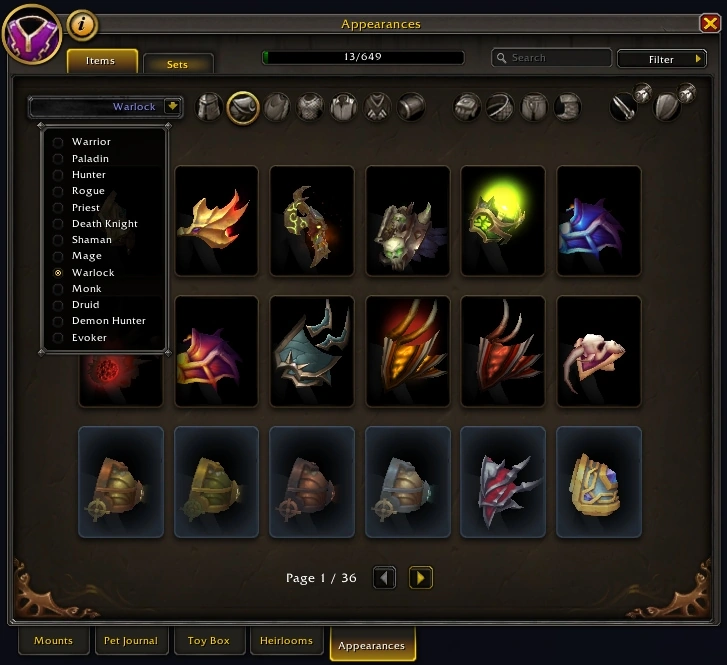
Task: Pick the Evoker class option
Action: coord(89,338)
